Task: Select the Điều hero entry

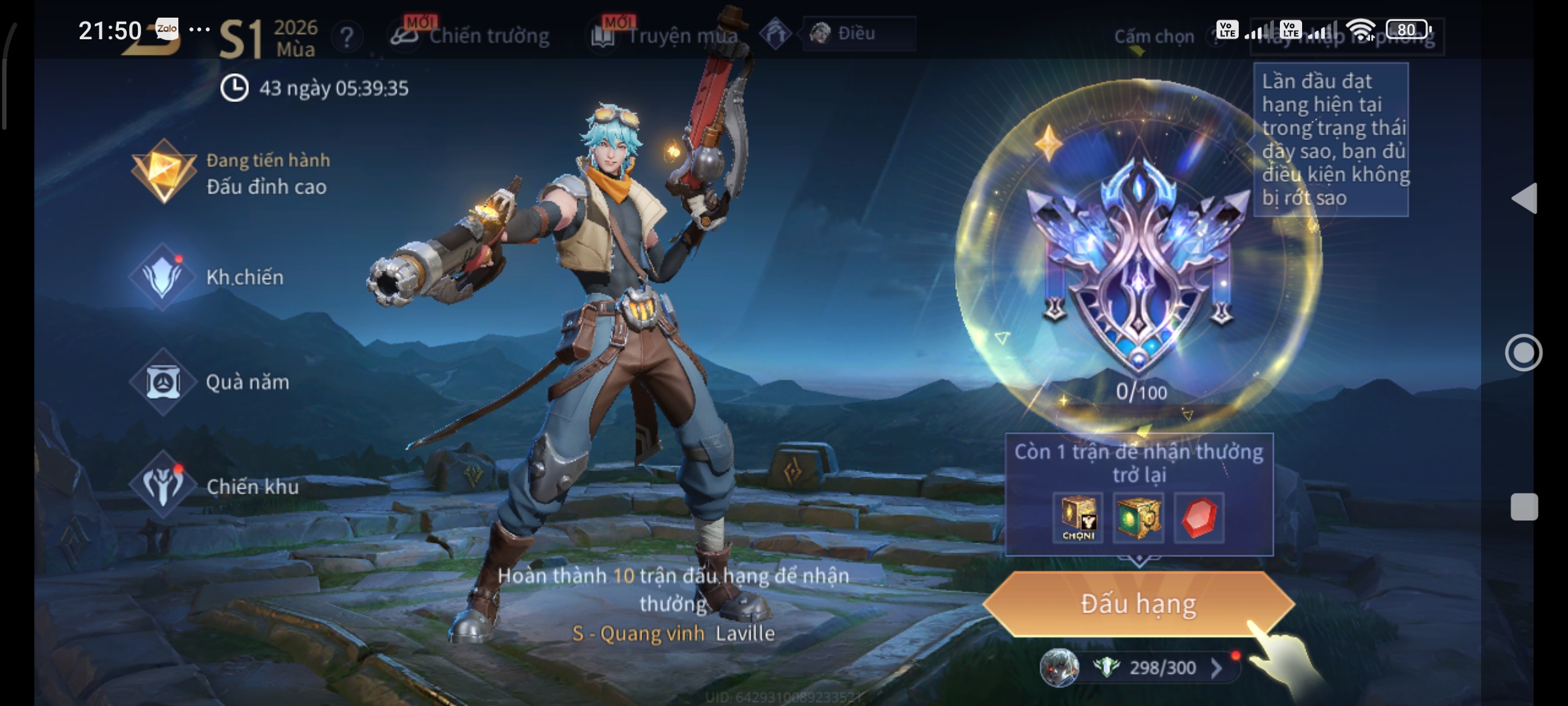Action: click(x=858, y=33)
